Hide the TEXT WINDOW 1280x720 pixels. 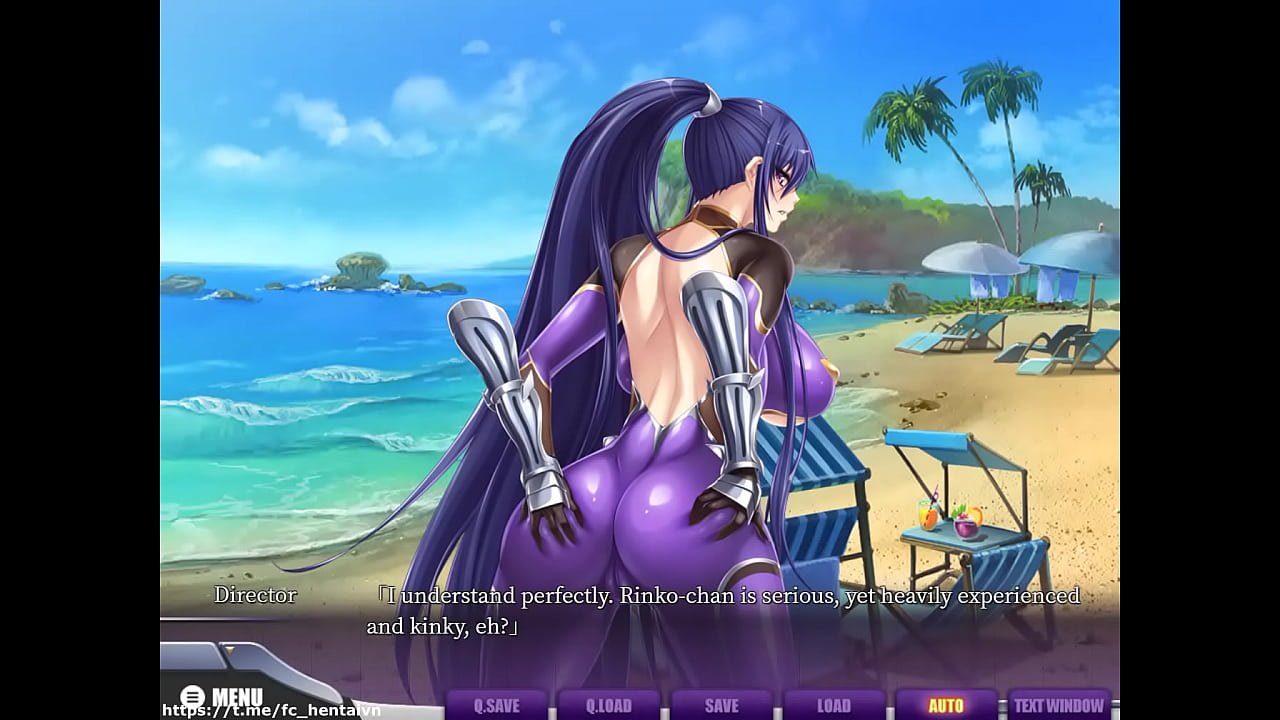point(1059,705)
